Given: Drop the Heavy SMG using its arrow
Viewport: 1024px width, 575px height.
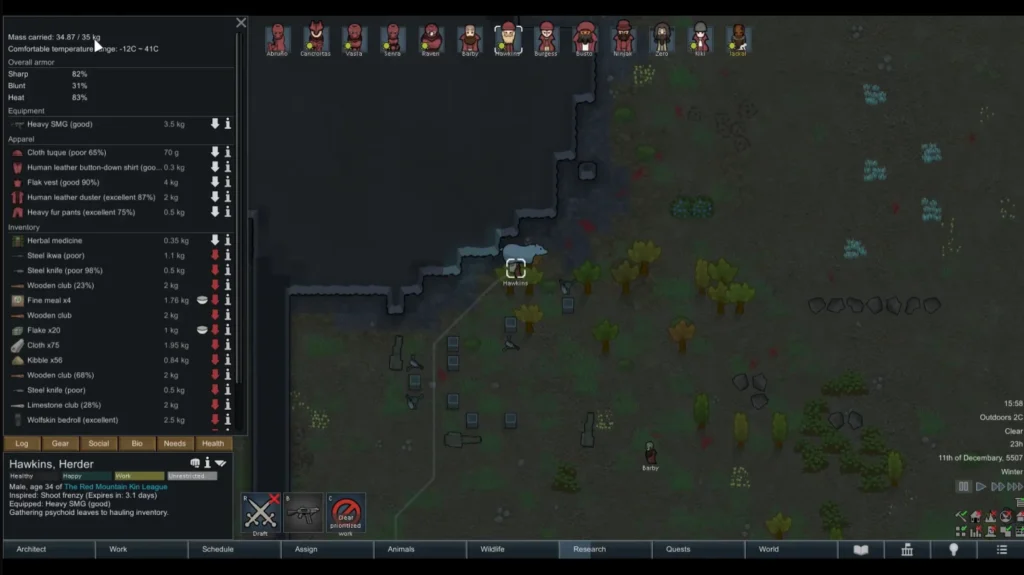Looking at the screenshot, I should point(214,124).
